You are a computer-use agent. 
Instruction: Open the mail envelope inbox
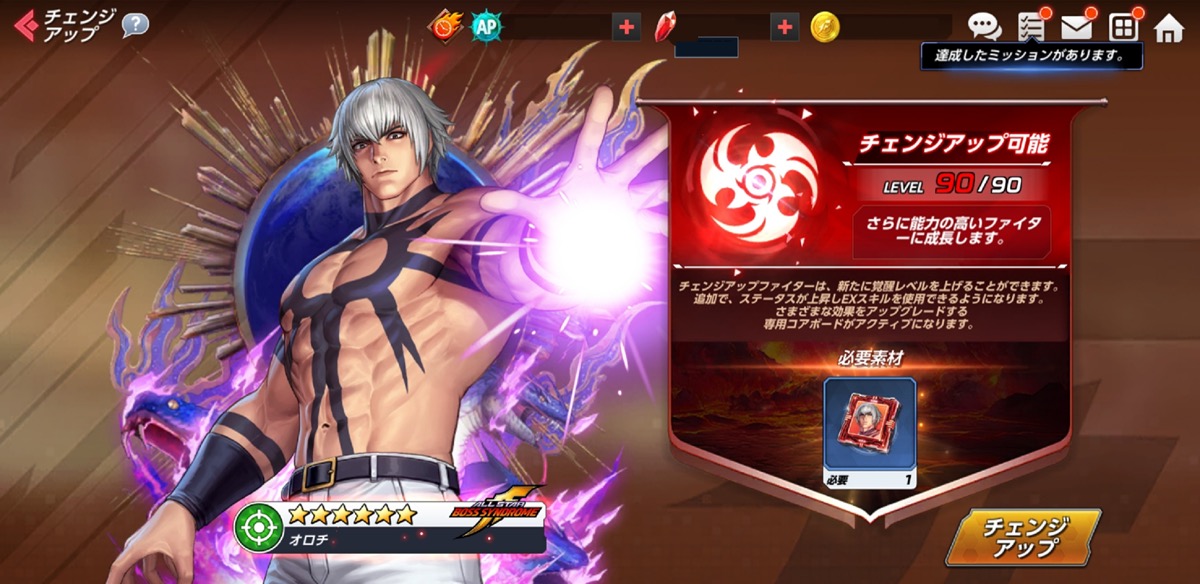tap(1076, 27)
